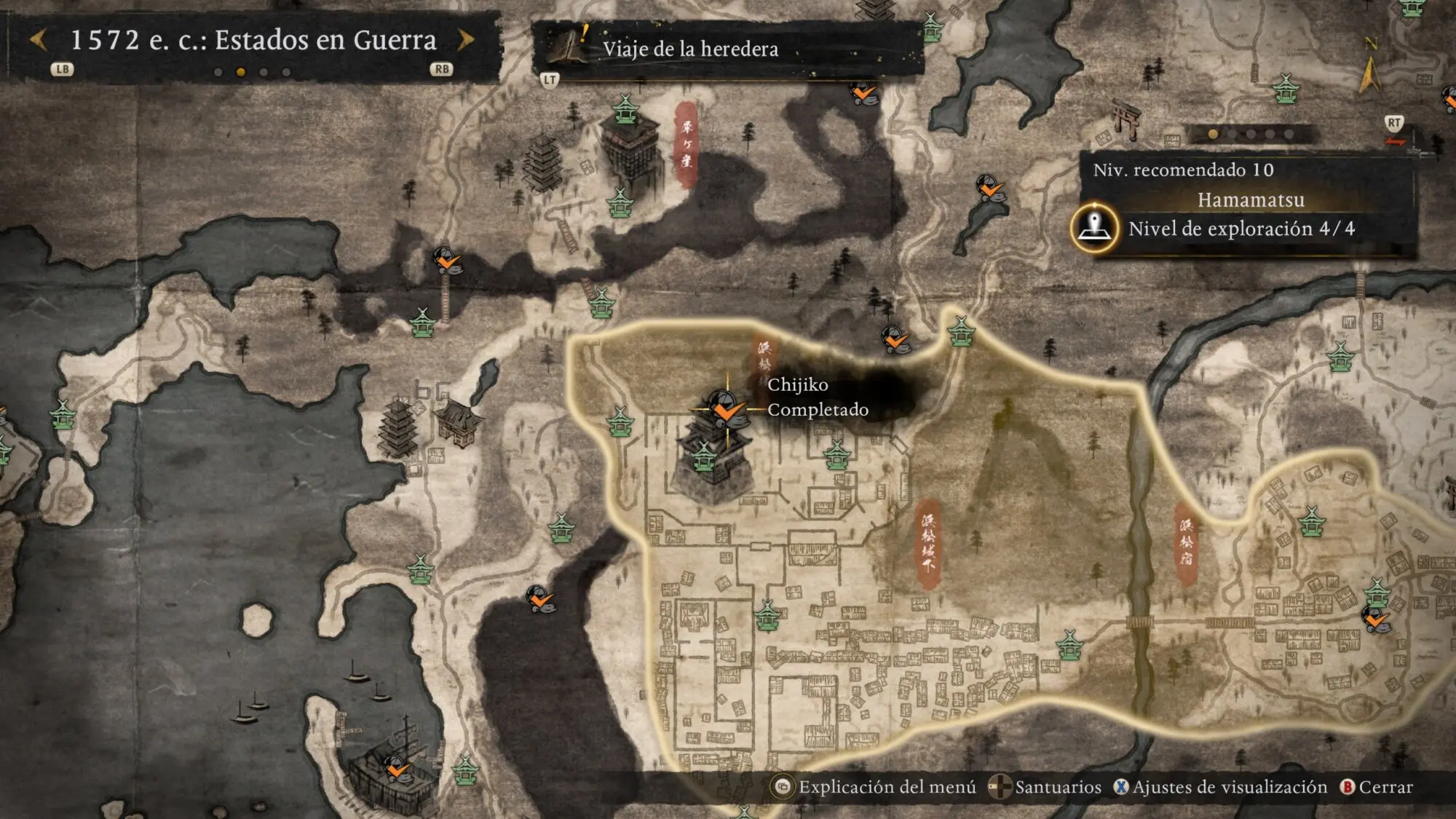Open the Viaje de la heredera quest tracker
This screenshot has height=819, width=1456.
pos(689,49)
